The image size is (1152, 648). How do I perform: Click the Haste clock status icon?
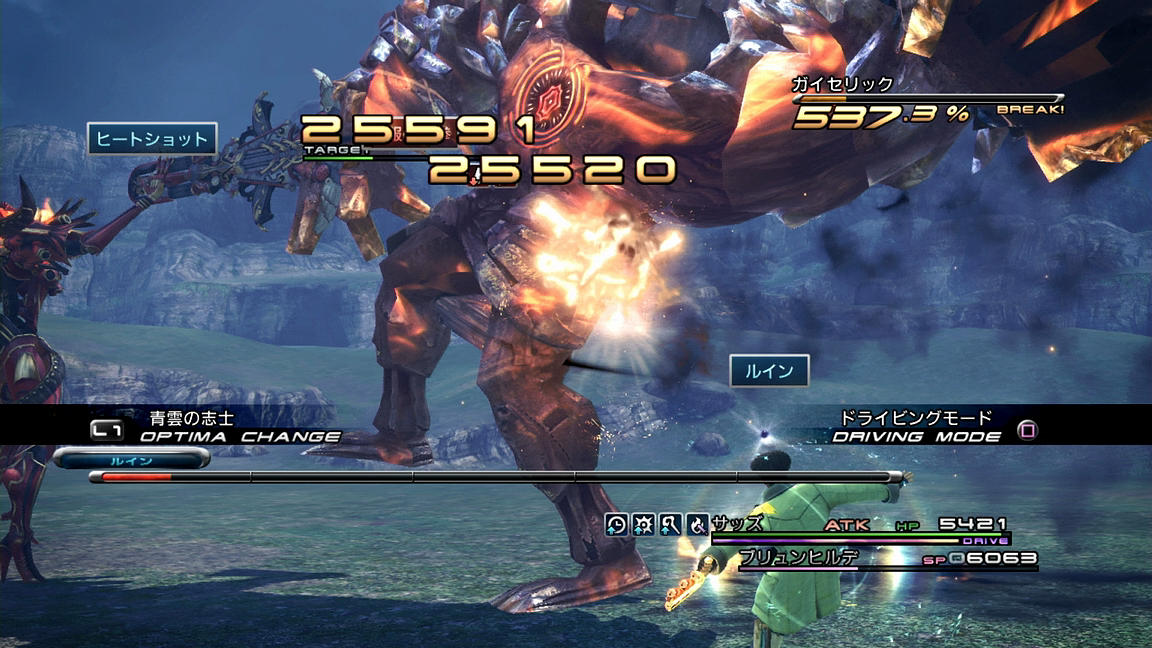pyautogui.click(x=617, y=524)
